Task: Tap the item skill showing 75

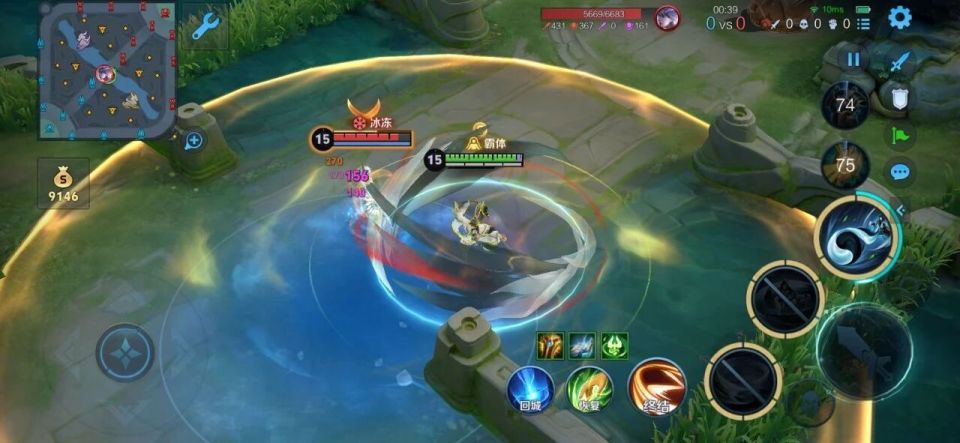Action: point(845,165)
